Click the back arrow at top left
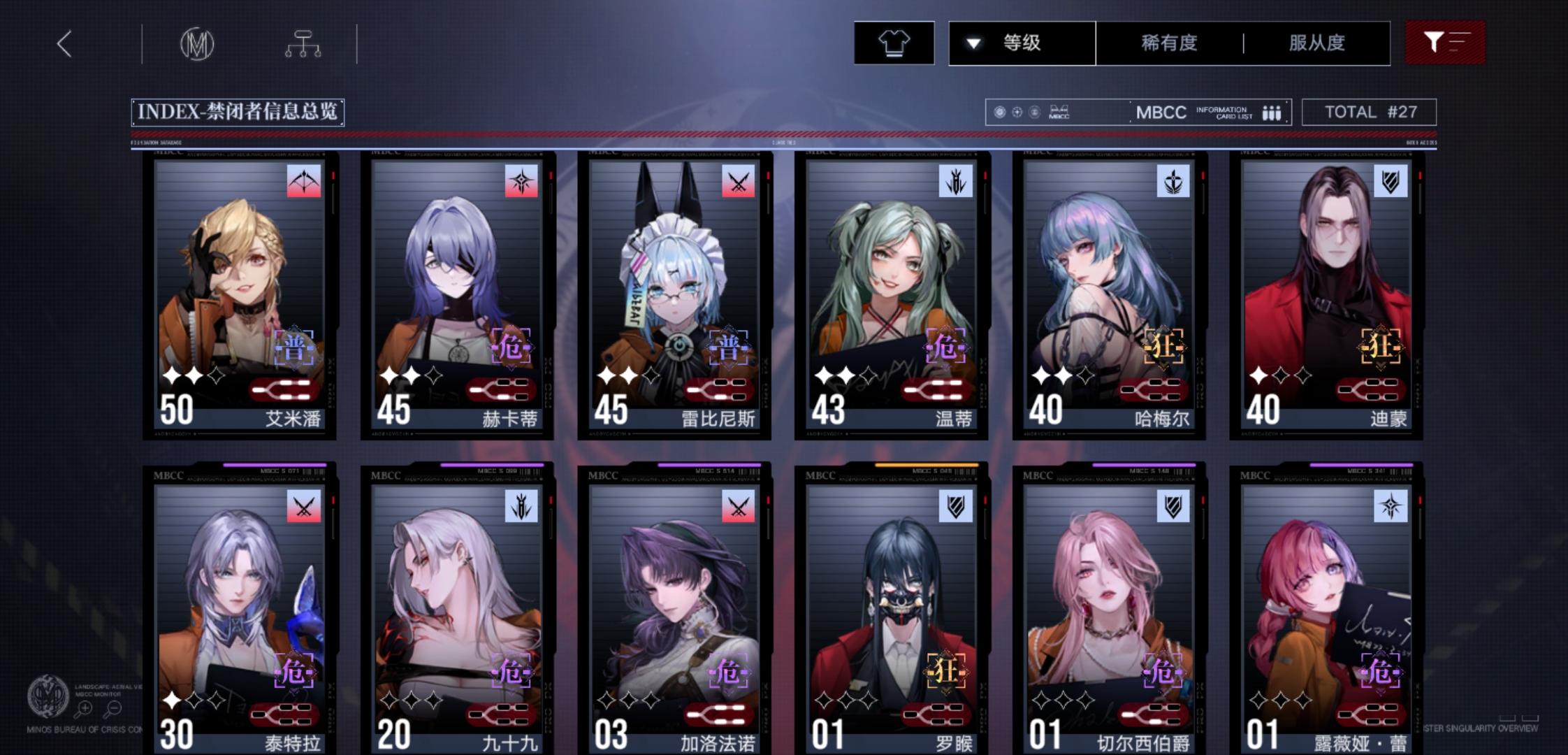This screenshot has height=755, width=1568. tap(64, 43)
